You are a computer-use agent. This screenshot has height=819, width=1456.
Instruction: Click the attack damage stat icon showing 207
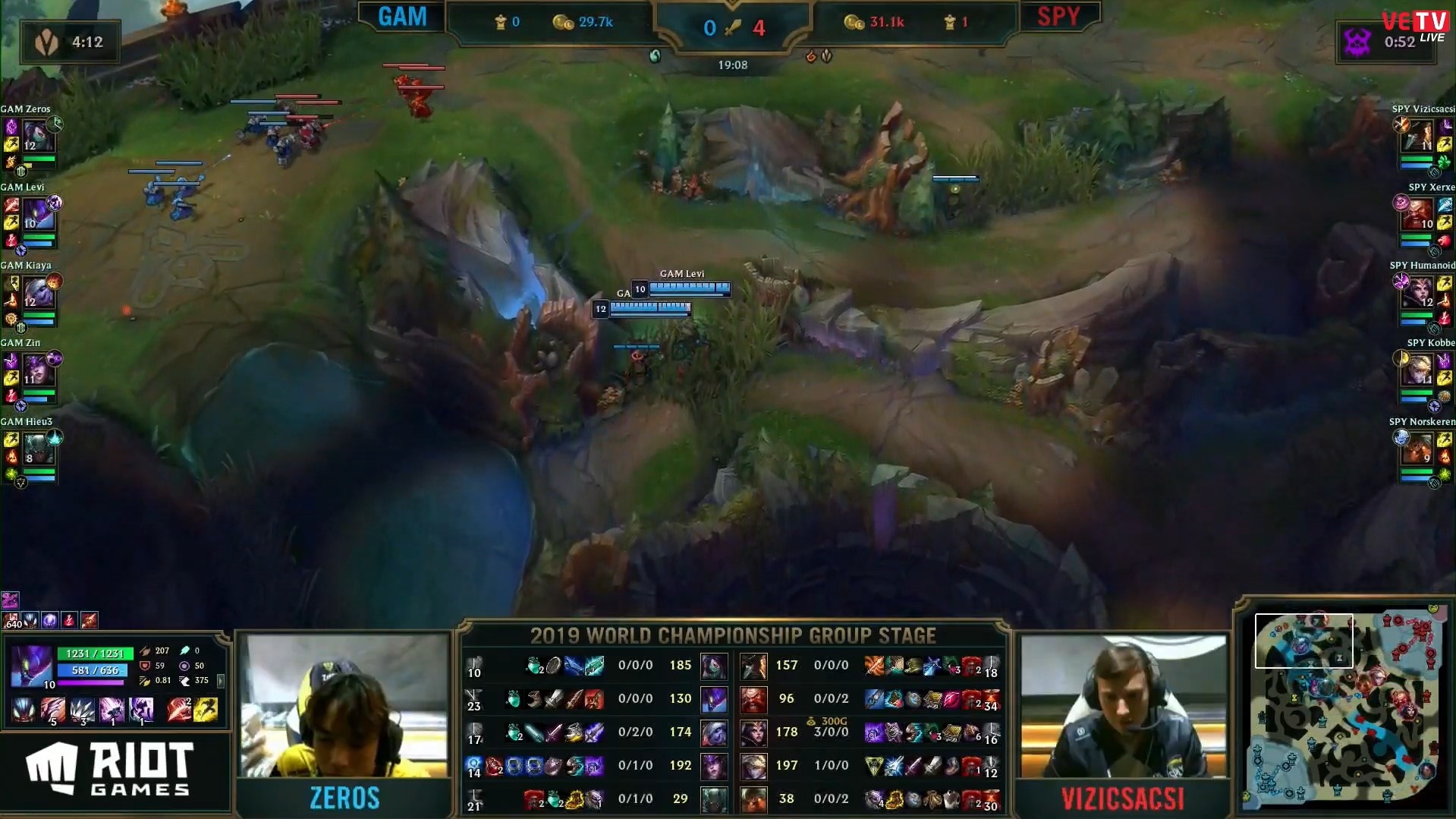tap(144, 651)
